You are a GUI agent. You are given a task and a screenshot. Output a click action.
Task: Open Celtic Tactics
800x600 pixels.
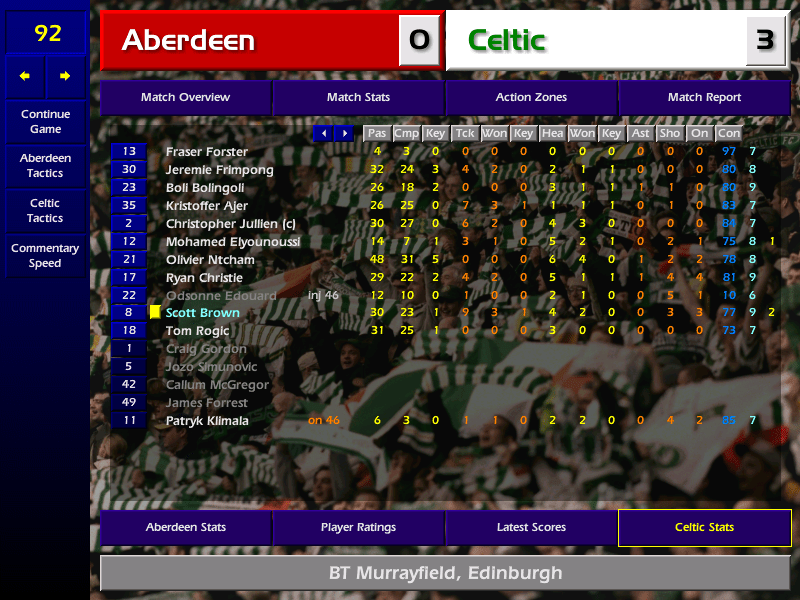click(45, 210)
